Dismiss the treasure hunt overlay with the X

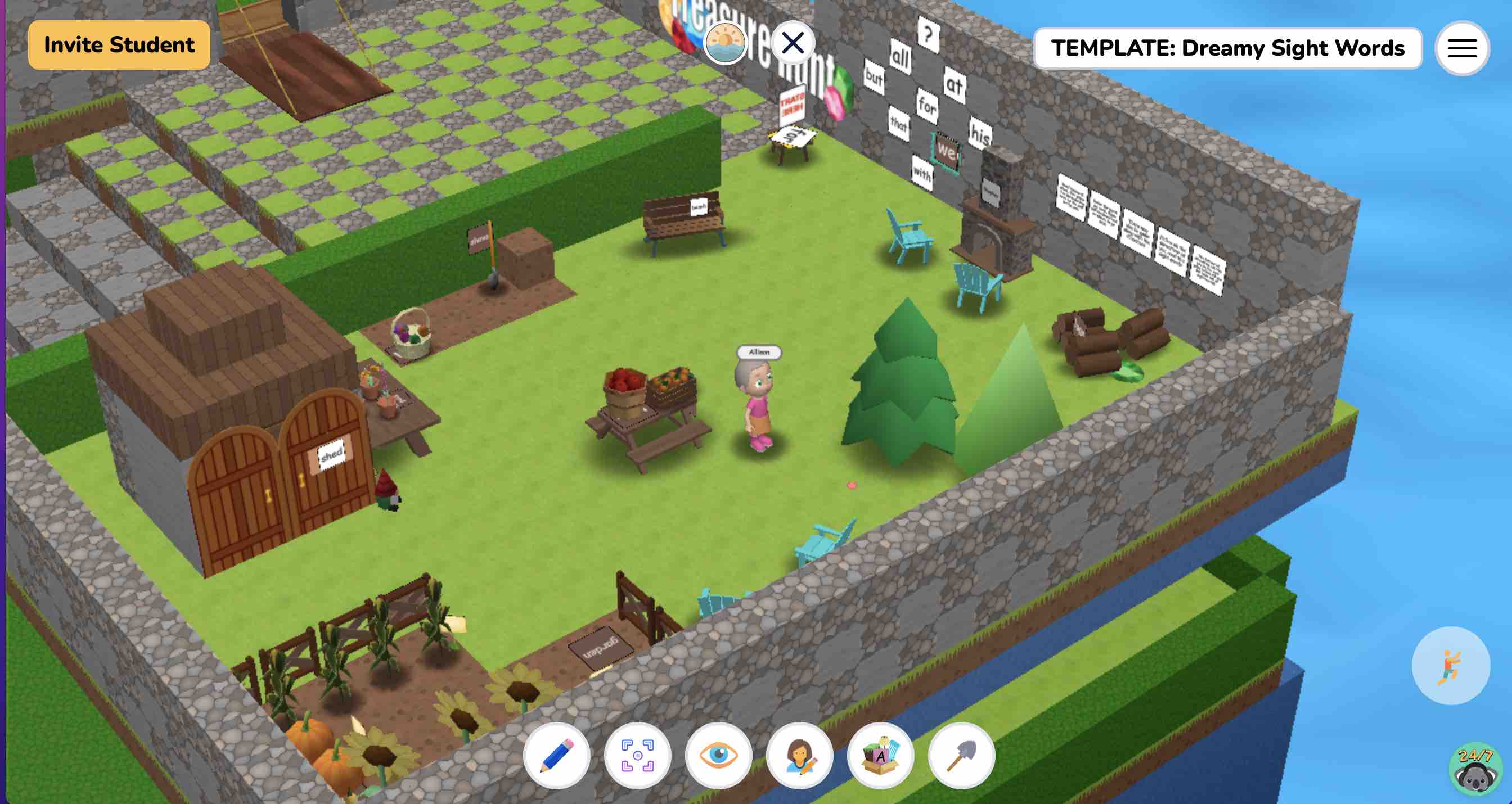coord(794,42)
